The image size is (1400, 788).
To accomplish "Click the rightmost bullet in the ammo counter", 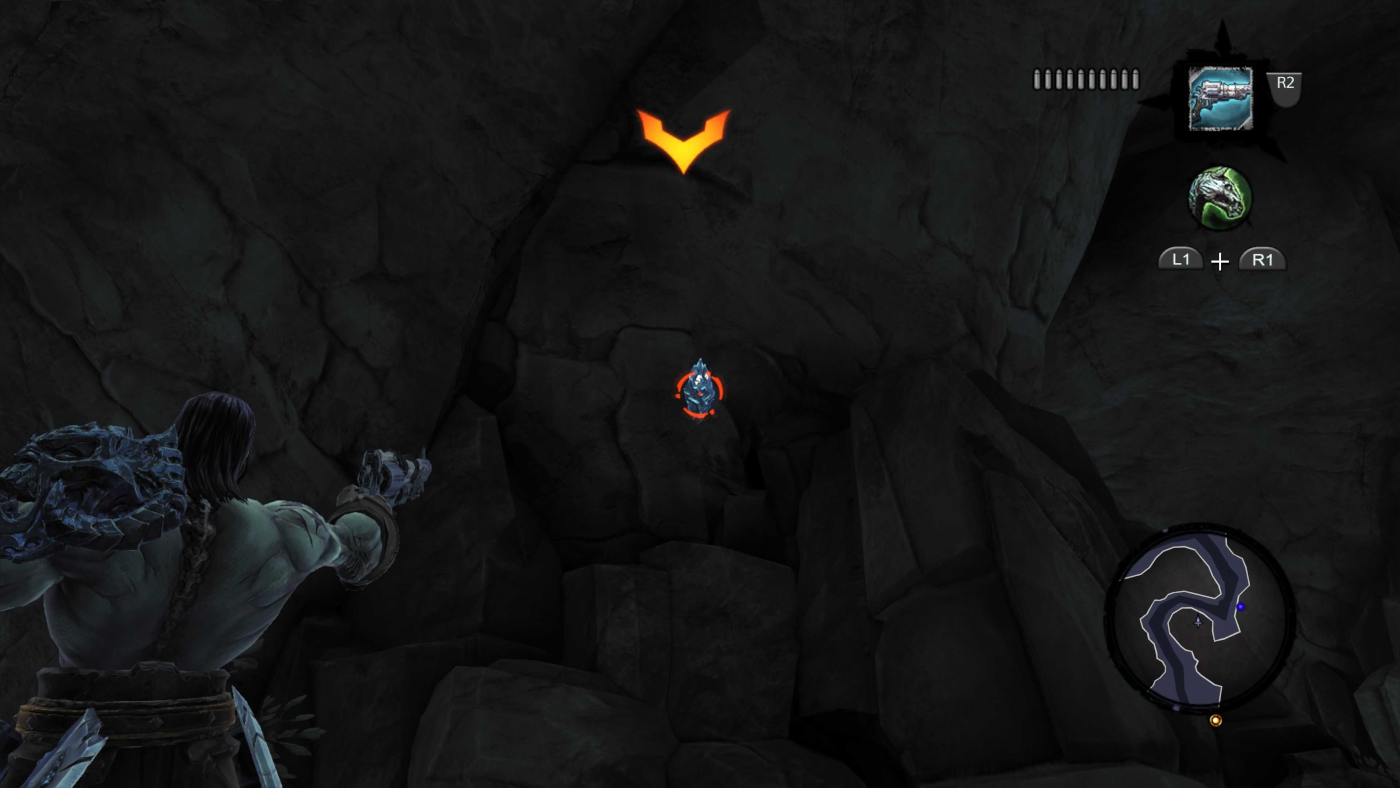I will pyautogui.click(x=1133, y=77).
